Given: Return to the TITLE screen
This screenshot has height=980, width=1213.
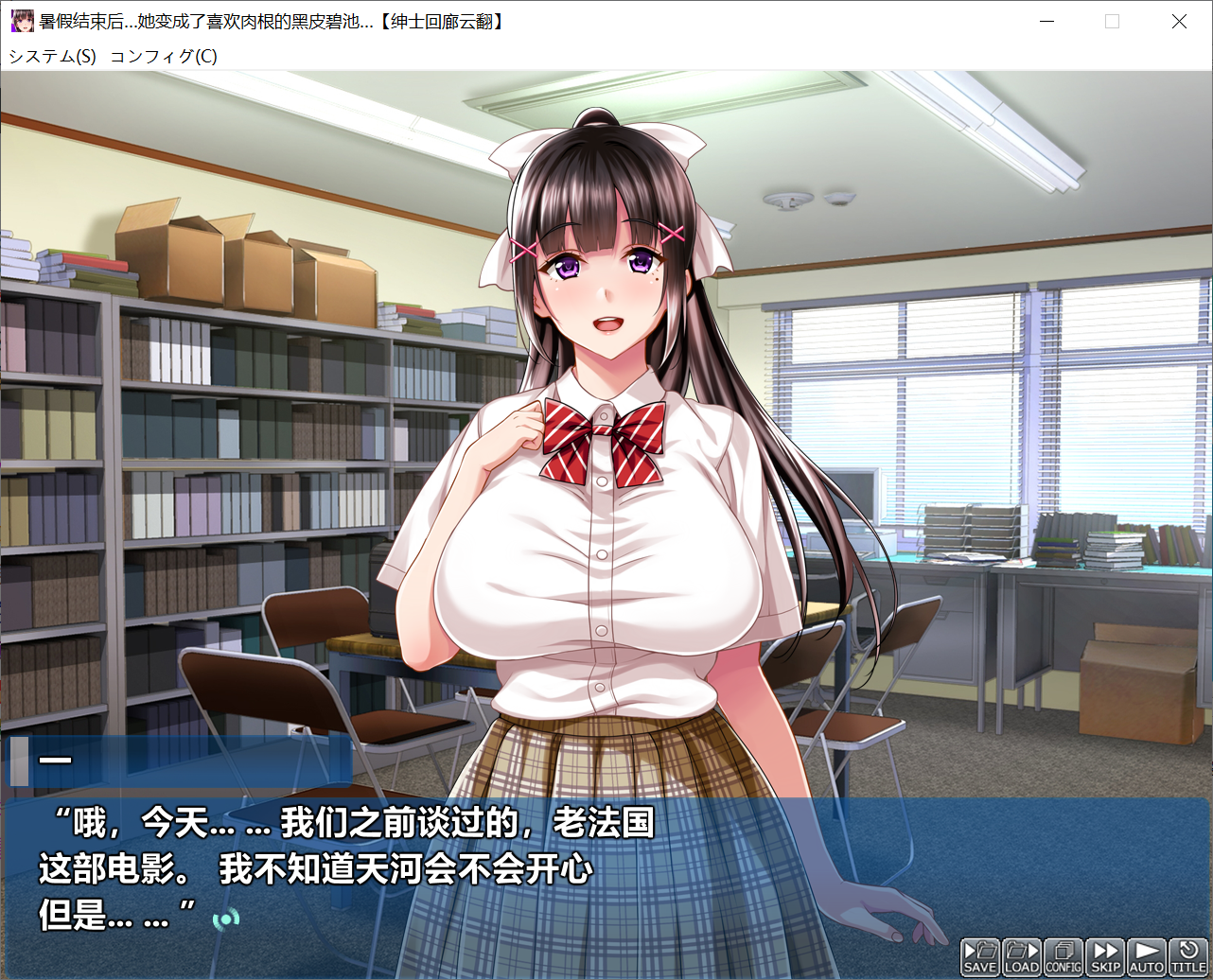Looking at the screenshot, I should 1187,957.
